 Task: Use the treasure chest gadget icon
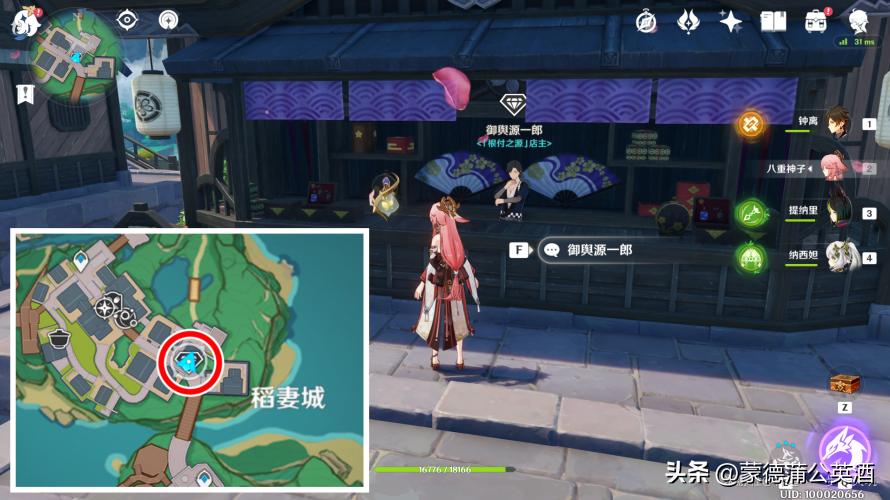coord(843,383)
